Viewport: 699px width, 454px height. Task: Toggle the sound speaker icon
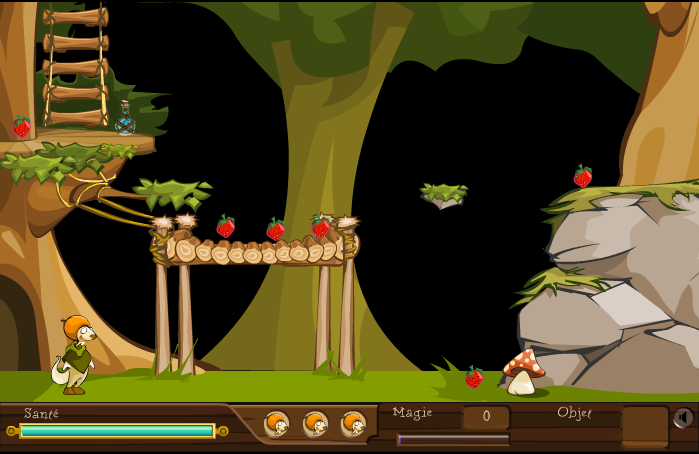coord(684,418)
